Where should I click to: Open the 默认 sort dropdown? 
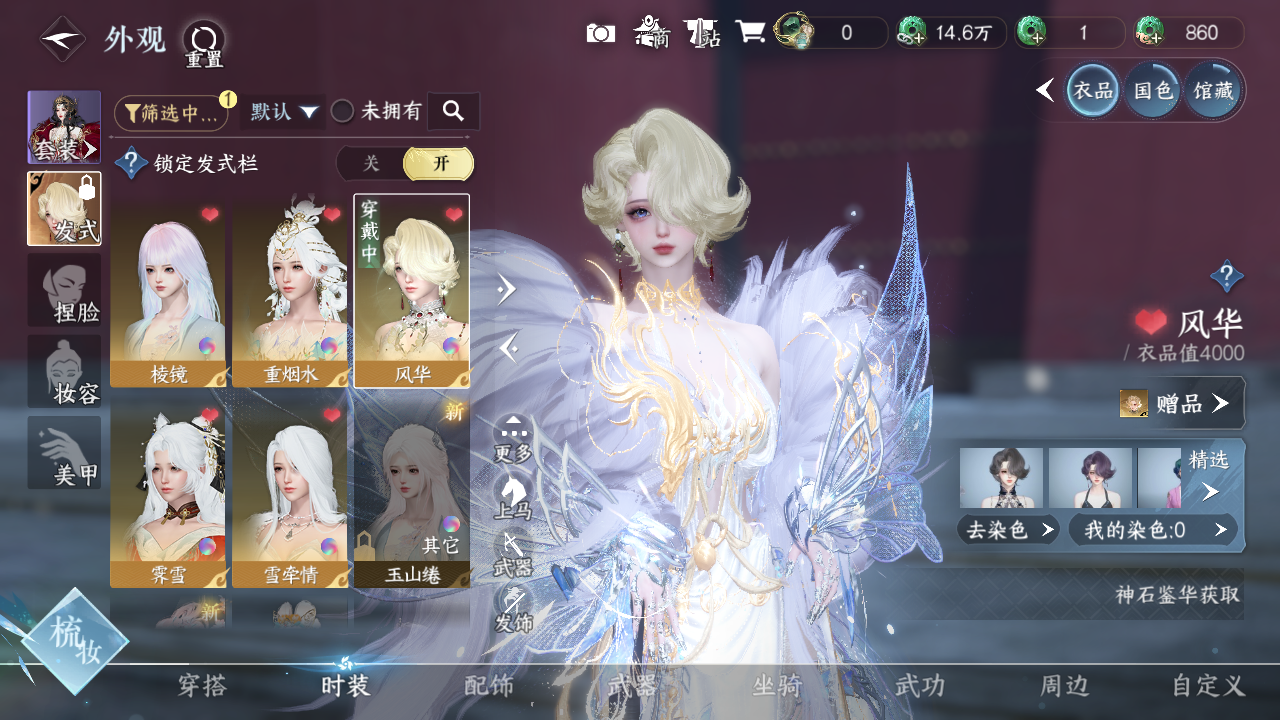click(284, 112)
